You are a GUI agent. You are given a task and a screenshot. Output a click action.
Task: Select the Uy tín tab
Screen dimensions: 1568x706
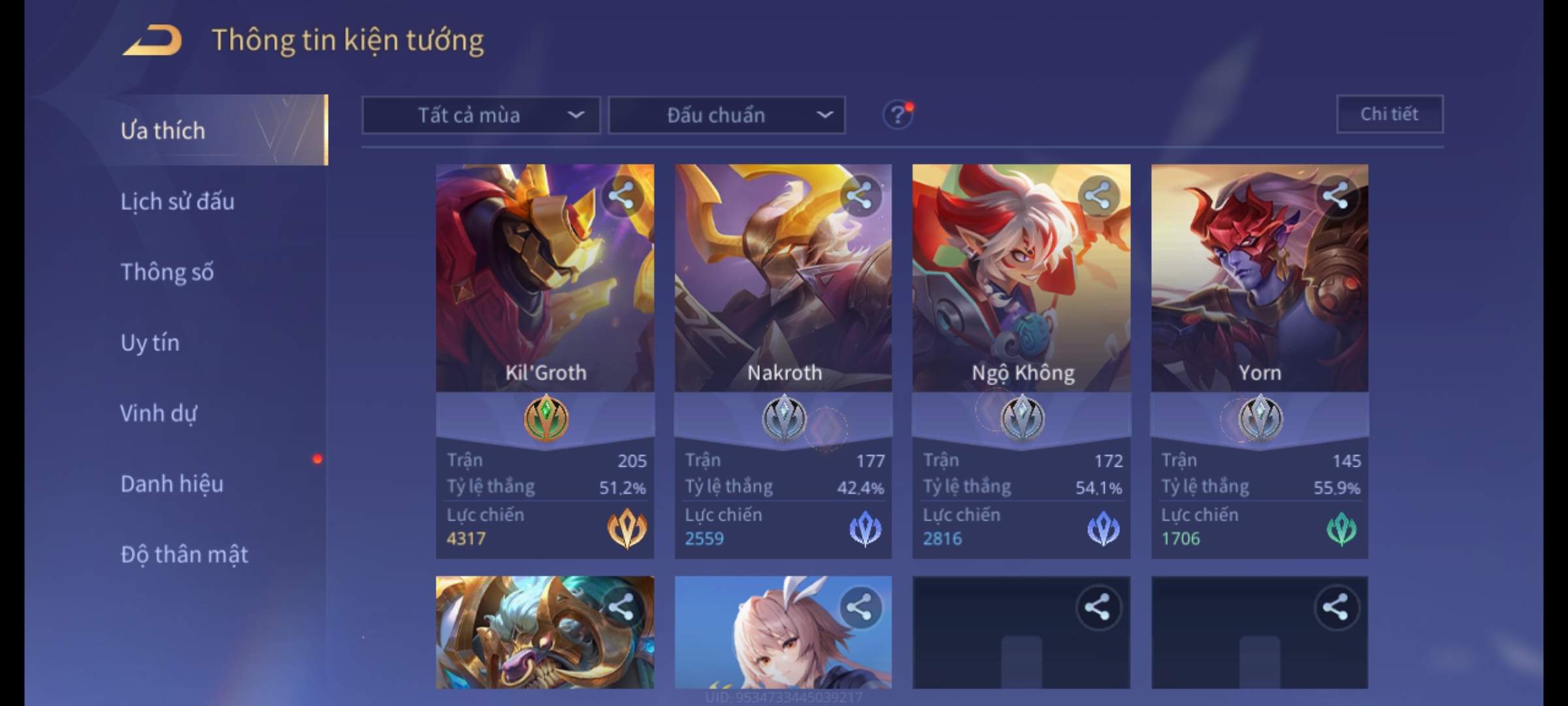pyautogui.click(x=150, y=343)
